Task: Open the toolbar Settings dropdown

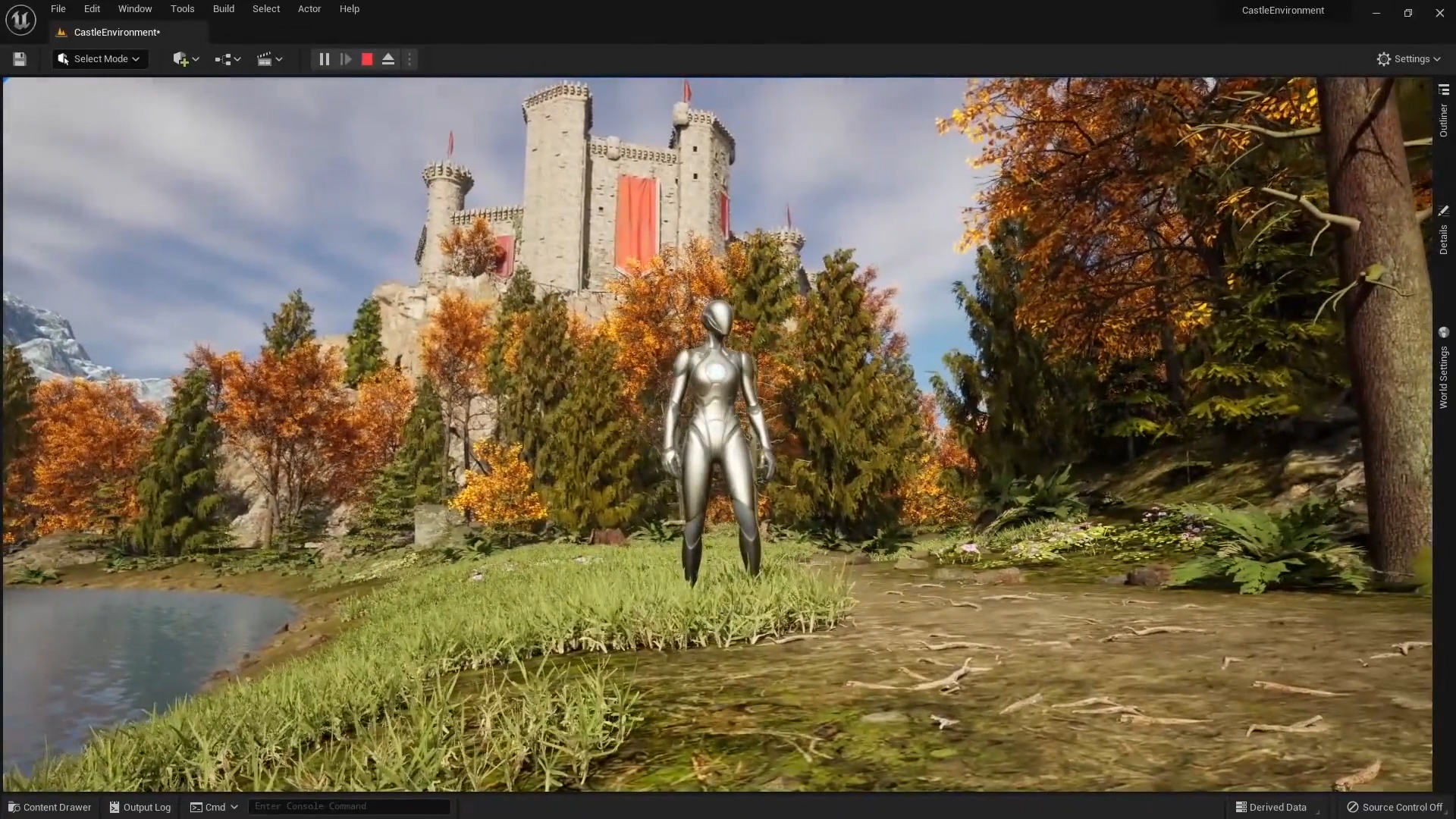Action: 1408,59
